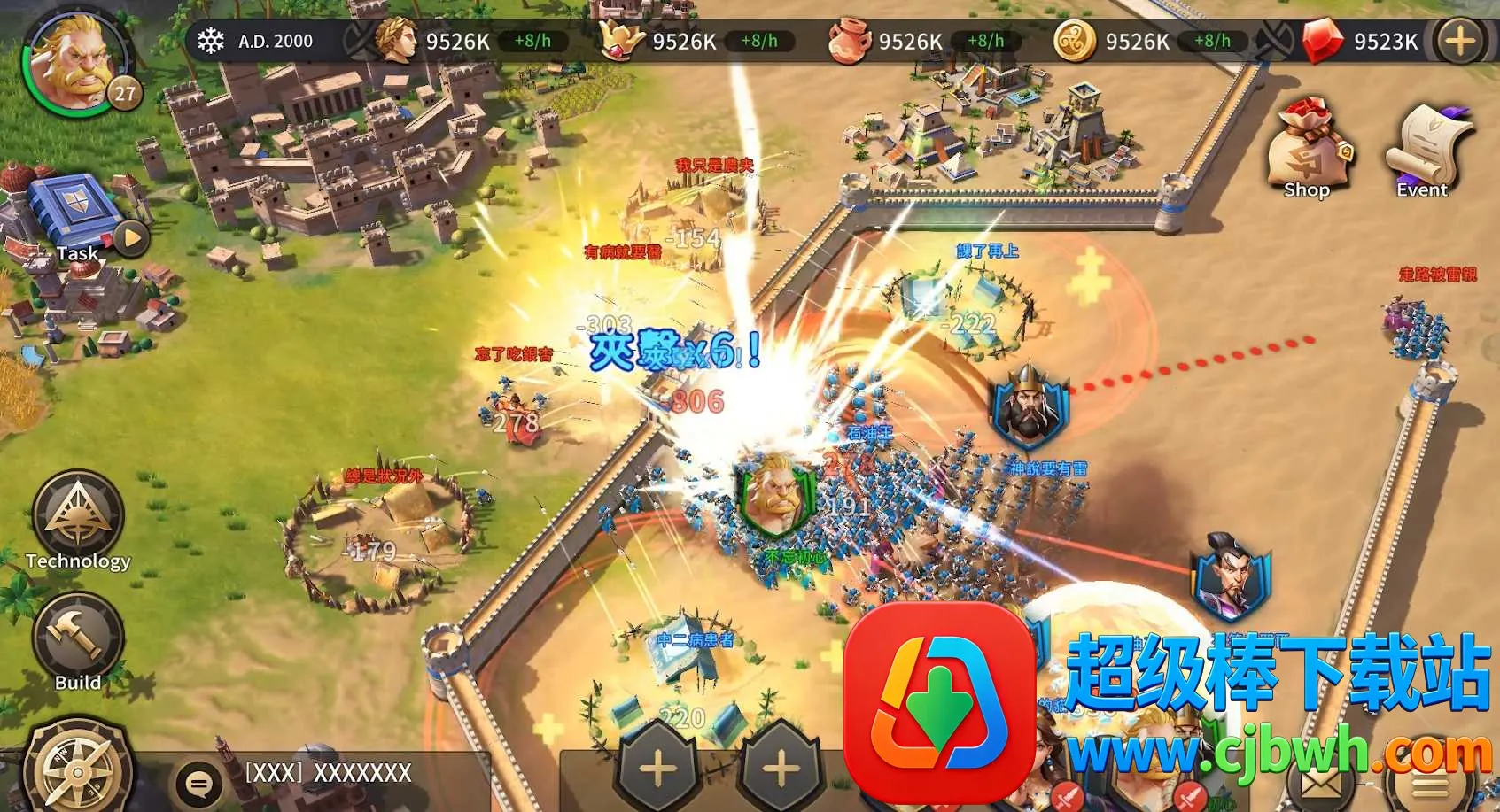Click the compass button
Screen dimensions: 1500x812
tap(77, 770)
